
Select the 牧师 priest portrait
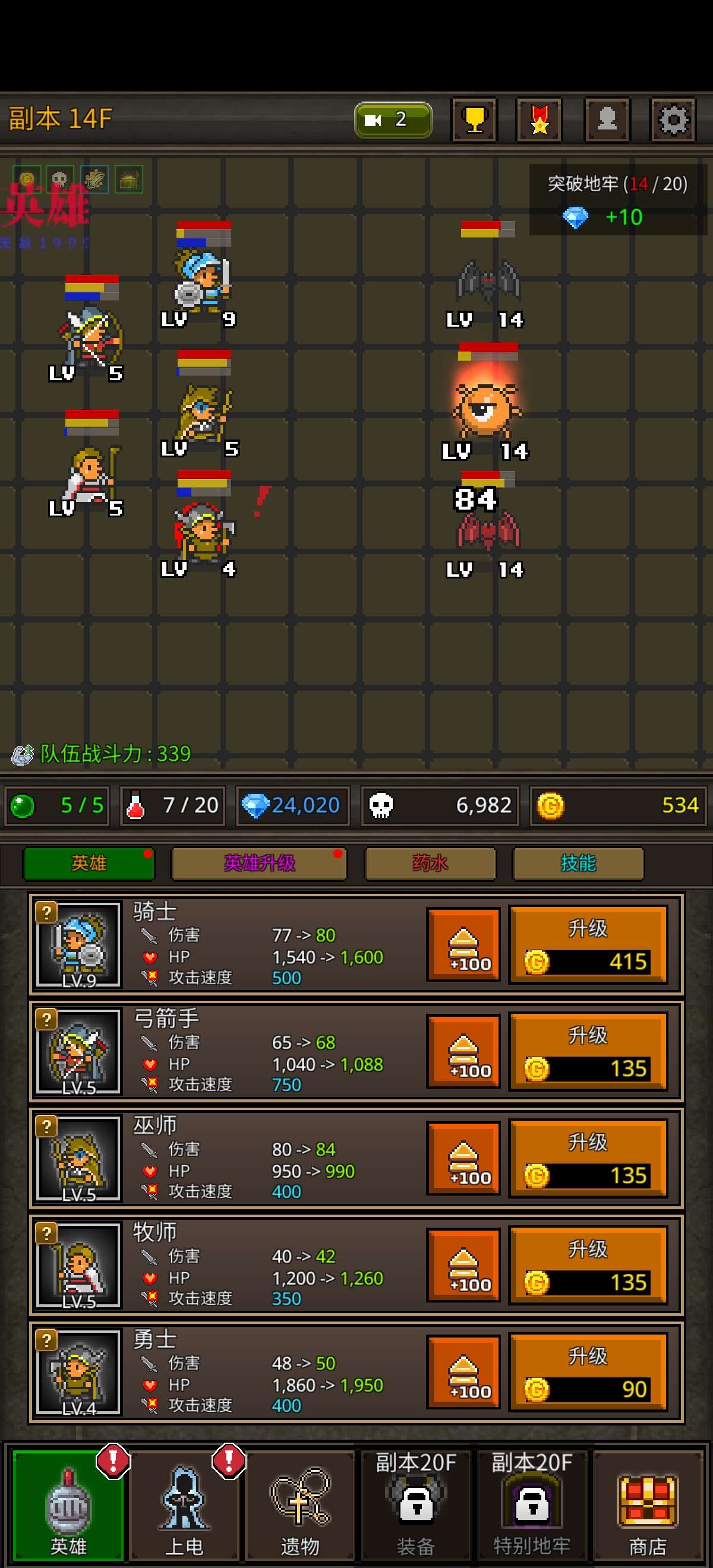pyautogui.click(x=78, y=1266)
